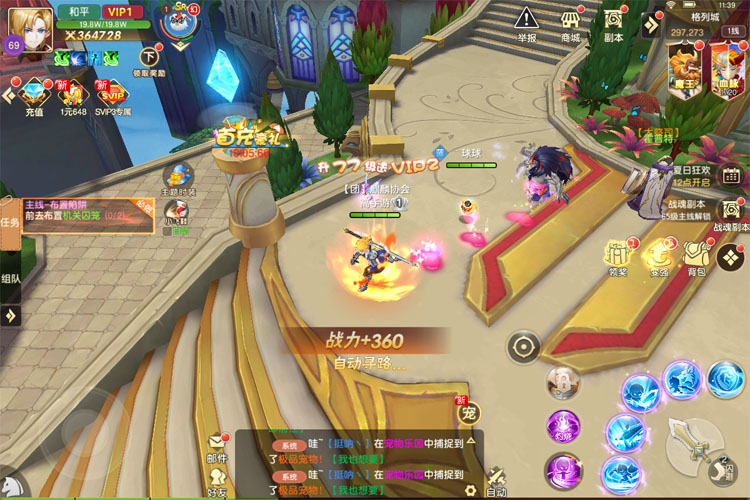750x500 pixels.
Task: Open the 背包 backpack
Action: click(696, 256)
